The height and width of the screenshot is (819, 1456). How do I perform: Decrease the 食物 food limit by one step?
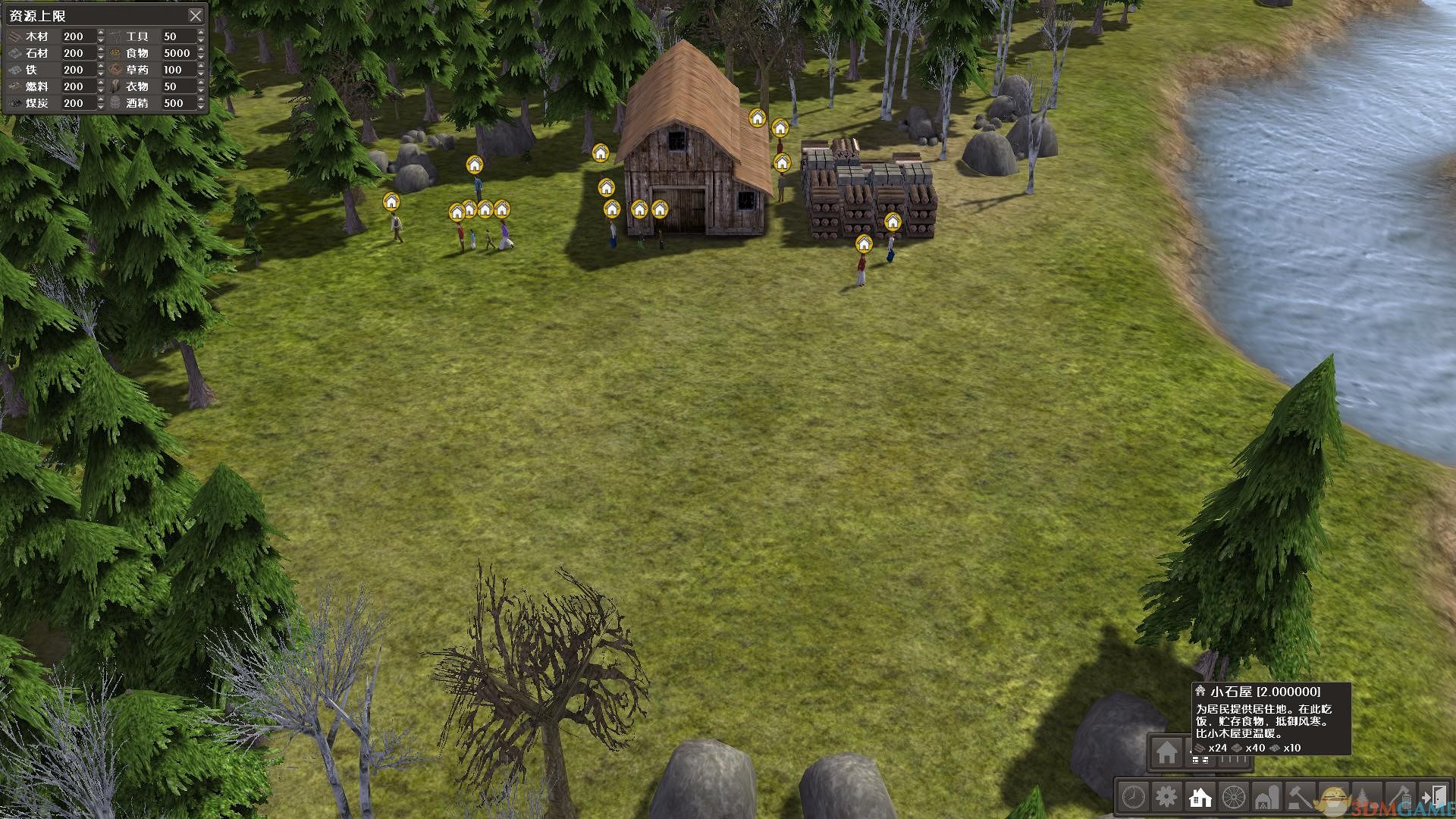click(201, 57)
